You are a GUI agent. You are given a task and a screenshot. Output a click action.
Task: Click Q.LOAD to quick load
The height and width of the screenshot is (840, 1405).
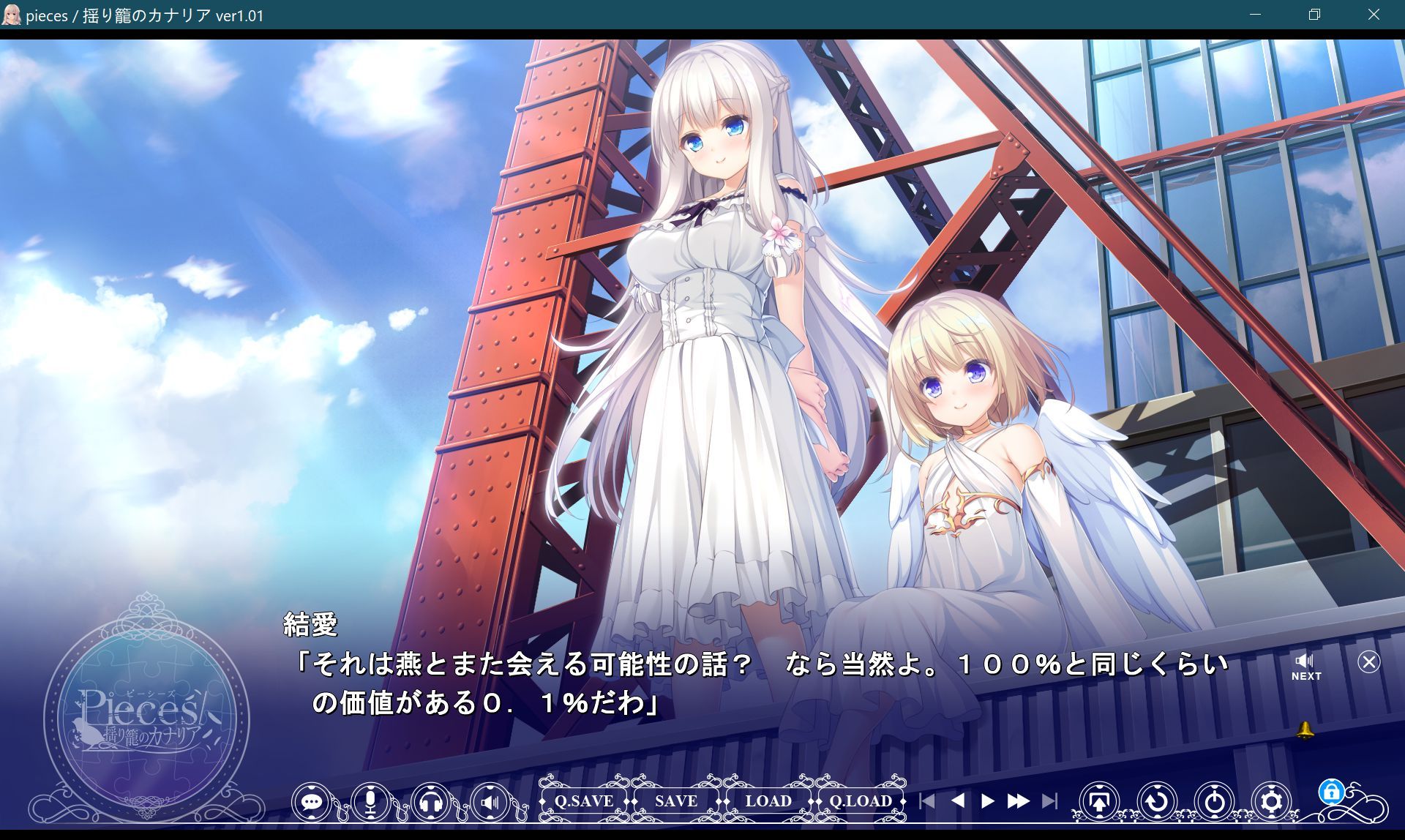coord(860,801)
